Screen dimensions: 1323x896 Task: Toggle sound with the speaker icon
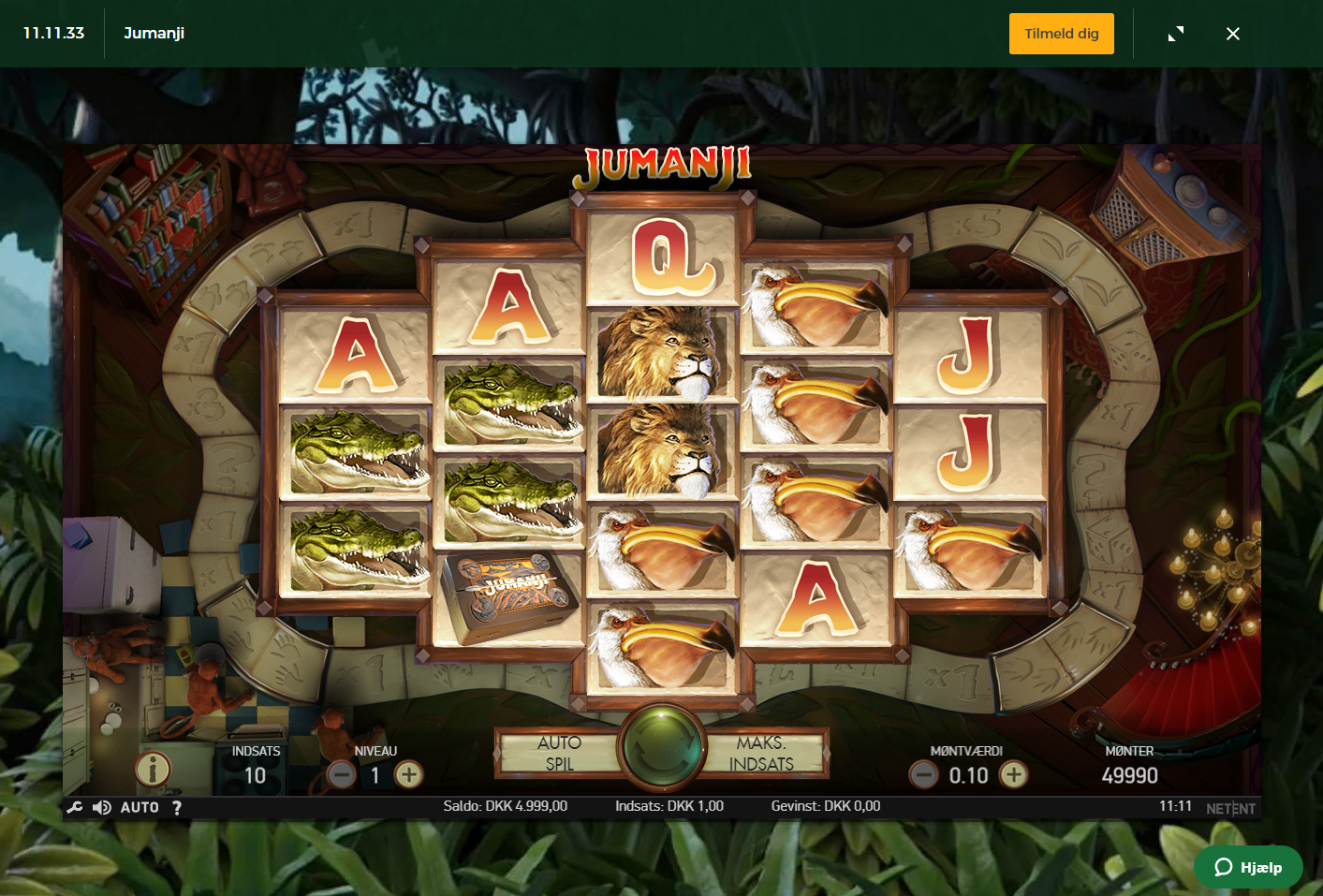click(102, 807)
